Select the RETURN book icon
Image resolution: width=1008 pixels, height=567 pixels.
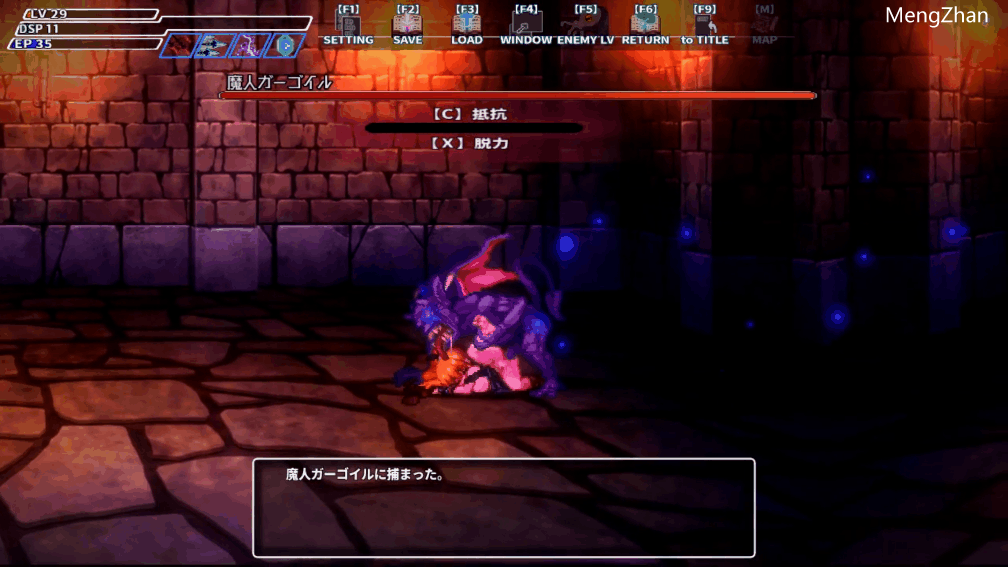pyautogui.click(x=646, y=25)
